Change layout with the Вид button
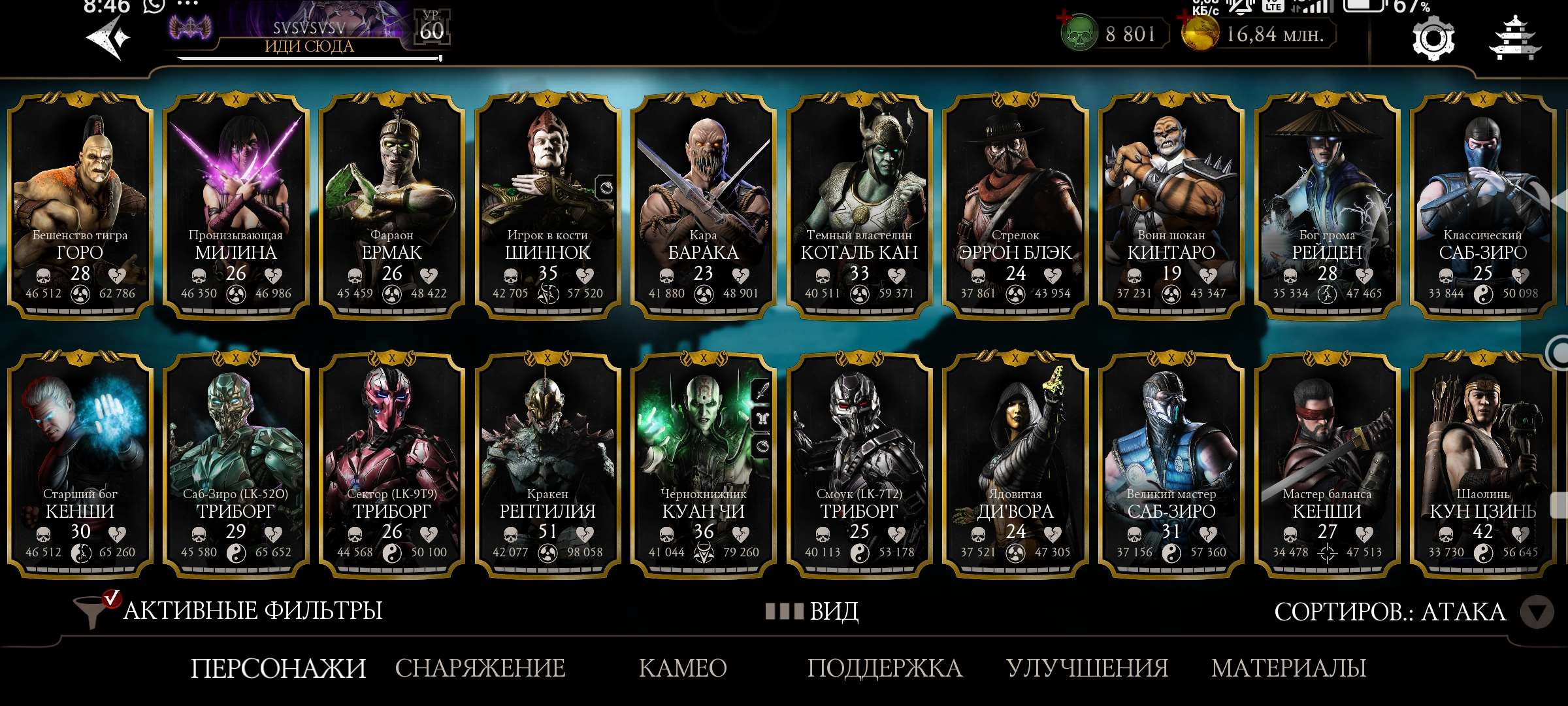Screen dimensions: 1568x706 (x=813, y=611)
